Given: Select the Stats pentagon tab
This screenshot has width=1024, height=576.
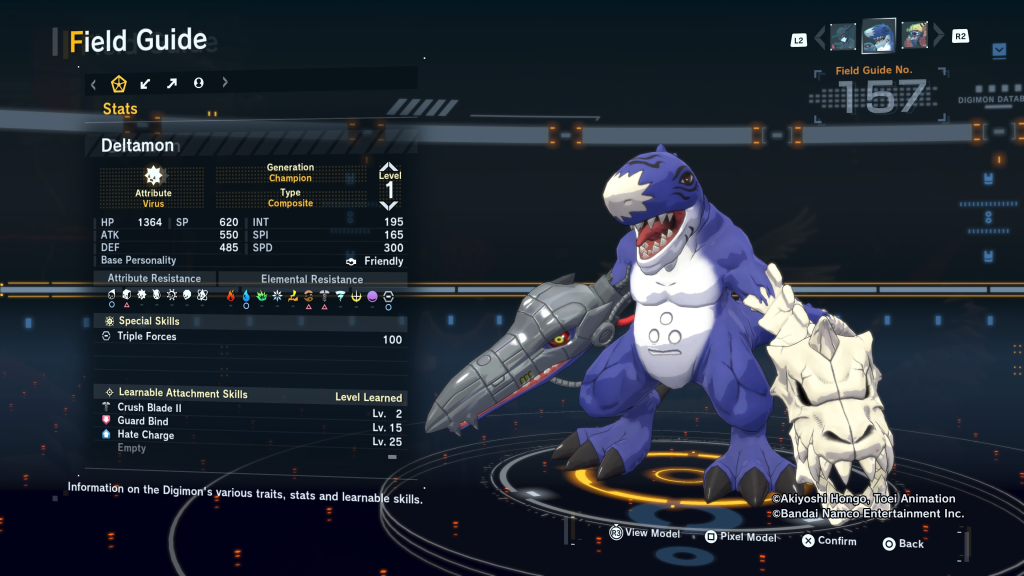Looking at the screenshot, I should tap(119, 83).
